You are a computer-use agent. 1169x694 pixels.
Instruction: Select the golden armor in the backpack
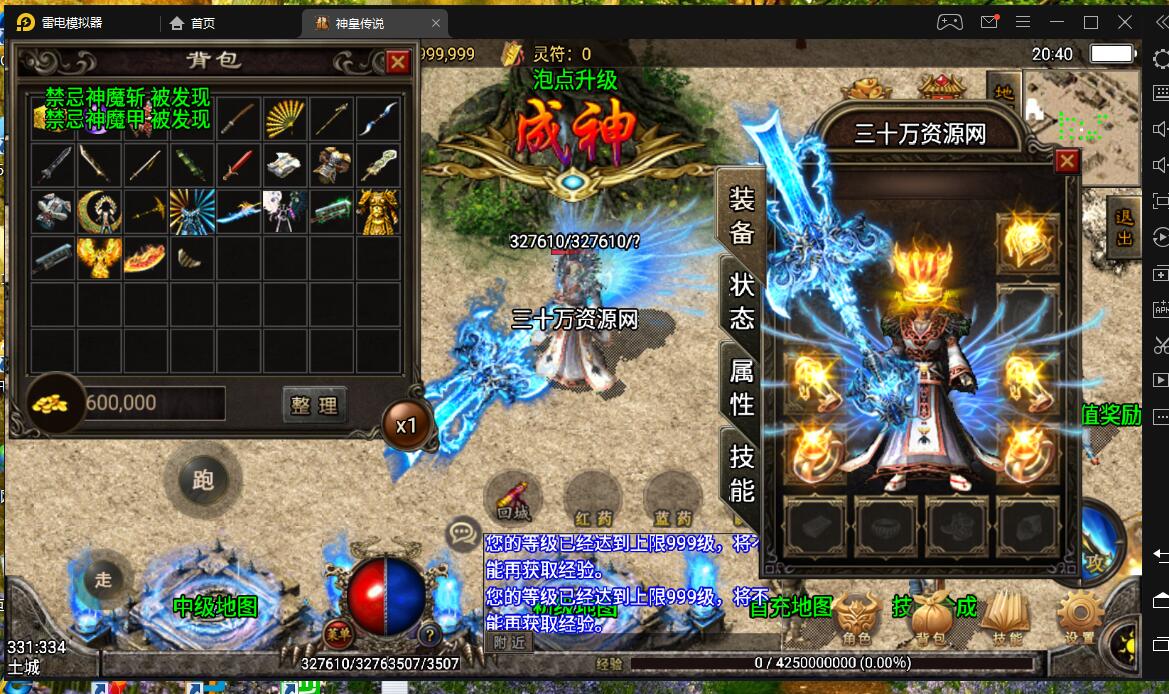(x=378, y=212)
